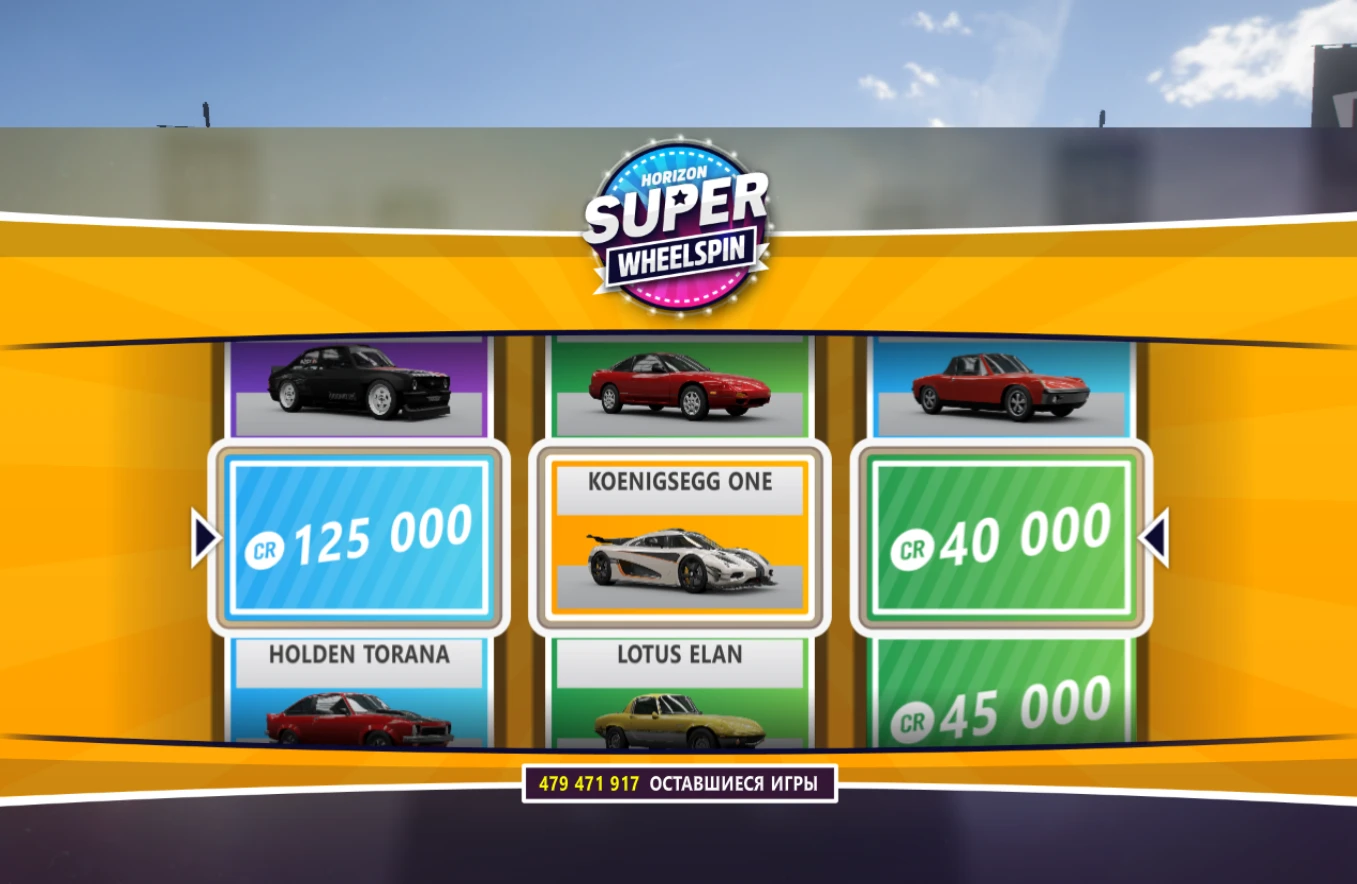The width and height of the screenshot is (1357, 884).
Task: Click the left spin indicator arrow
Action: (205, 535)
